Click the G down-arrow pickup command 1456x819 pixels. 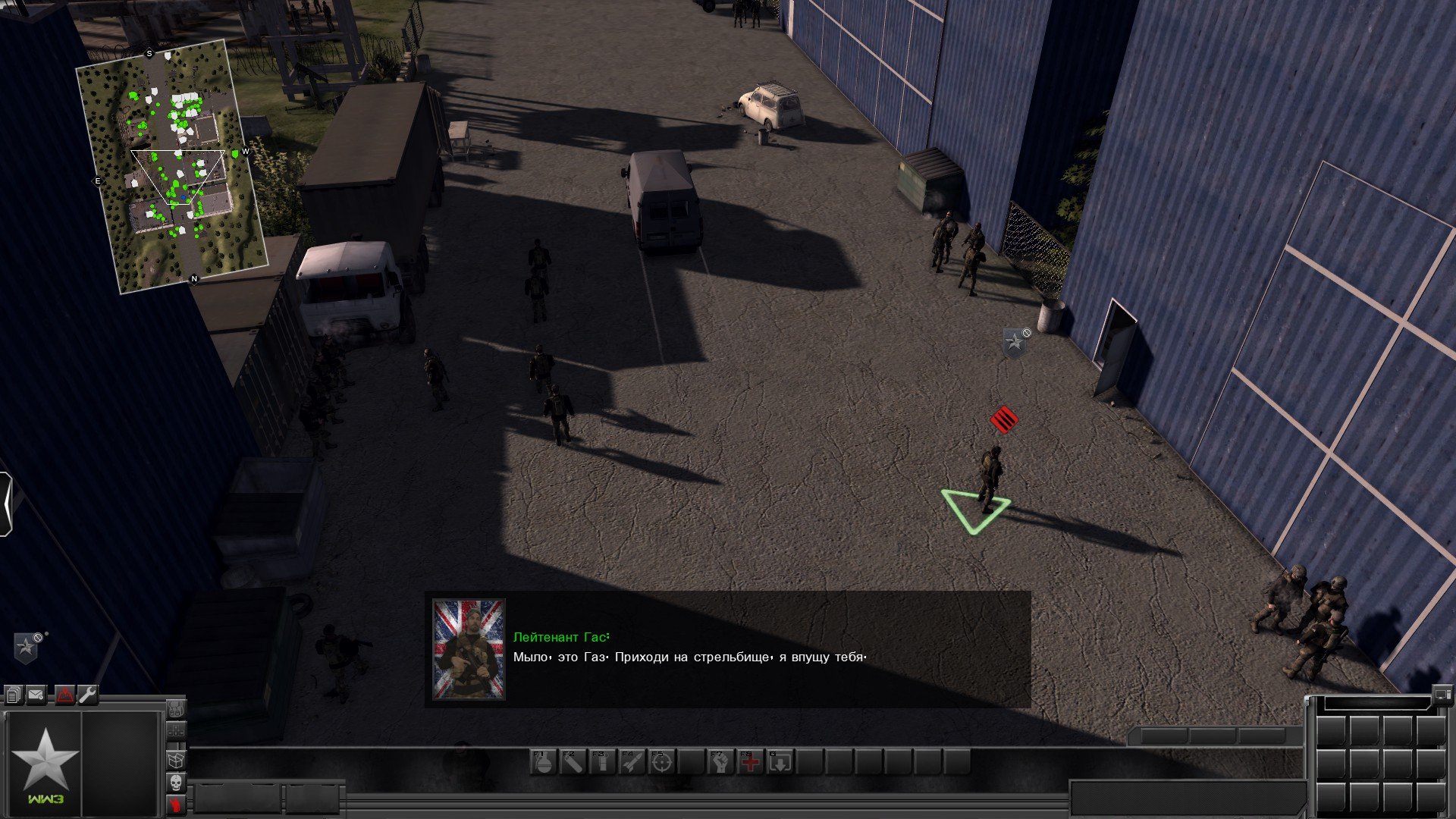click(780, 761)
